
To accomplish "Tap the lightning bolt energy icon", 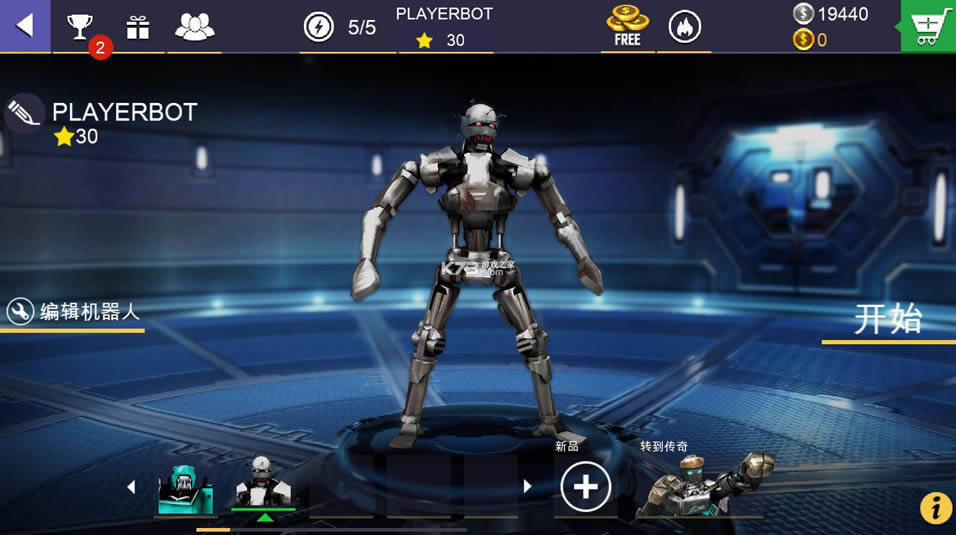I will tap(319, 27).
